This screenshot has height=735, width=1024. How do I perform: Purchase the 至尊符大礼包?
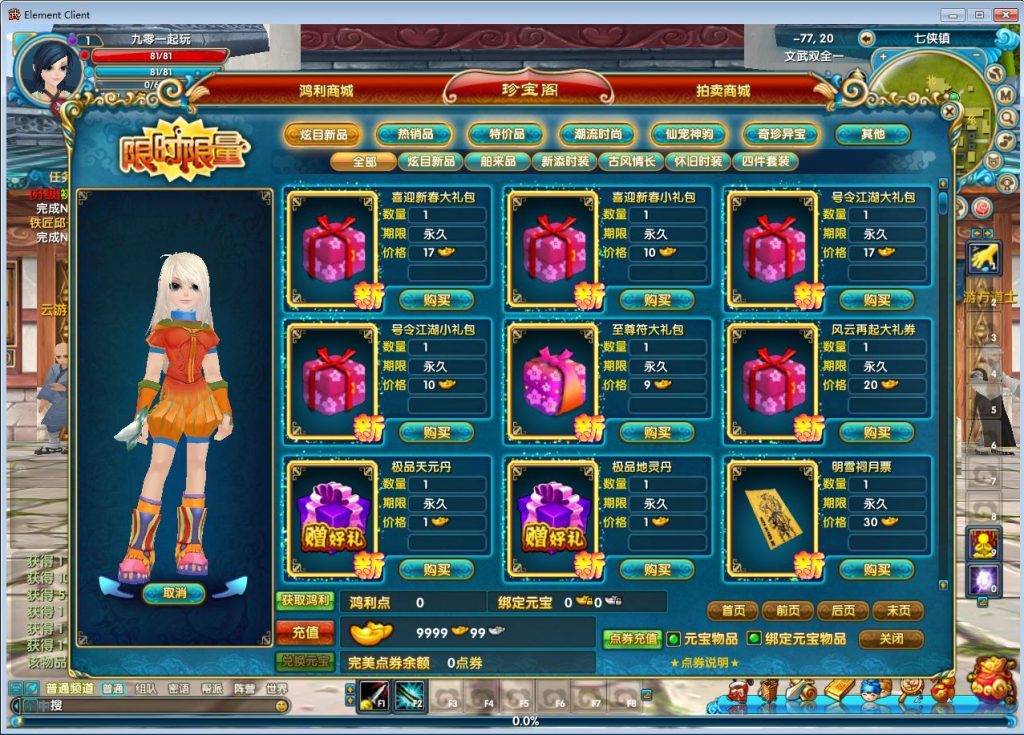point(657,432)
